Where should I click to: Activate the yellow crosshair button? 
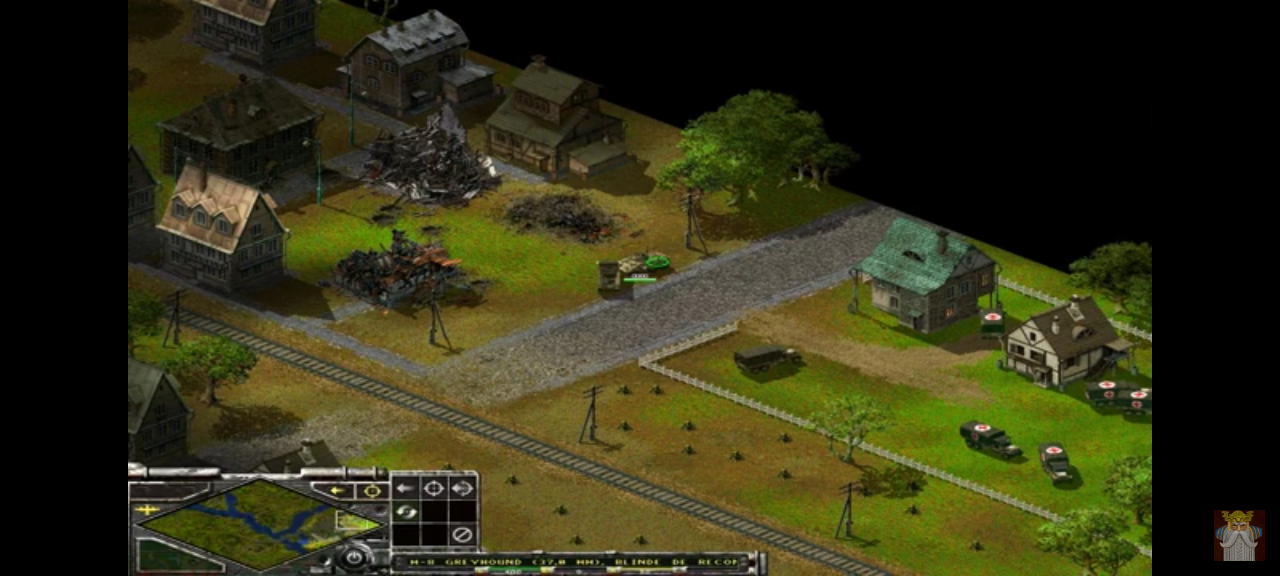click(x=372, y=490)
